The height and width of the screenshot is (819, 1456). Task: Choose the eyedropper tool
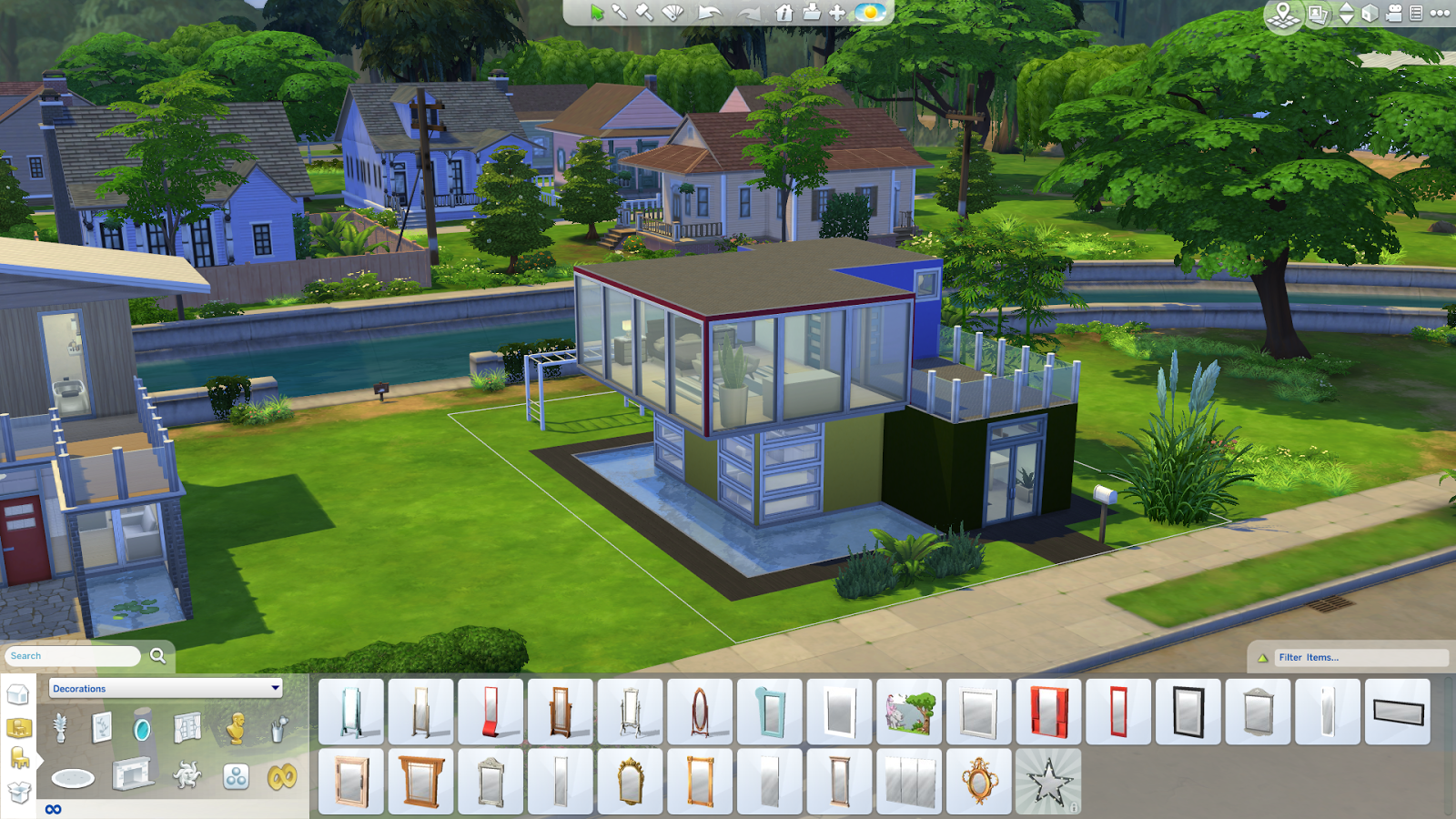coord(620,13)
